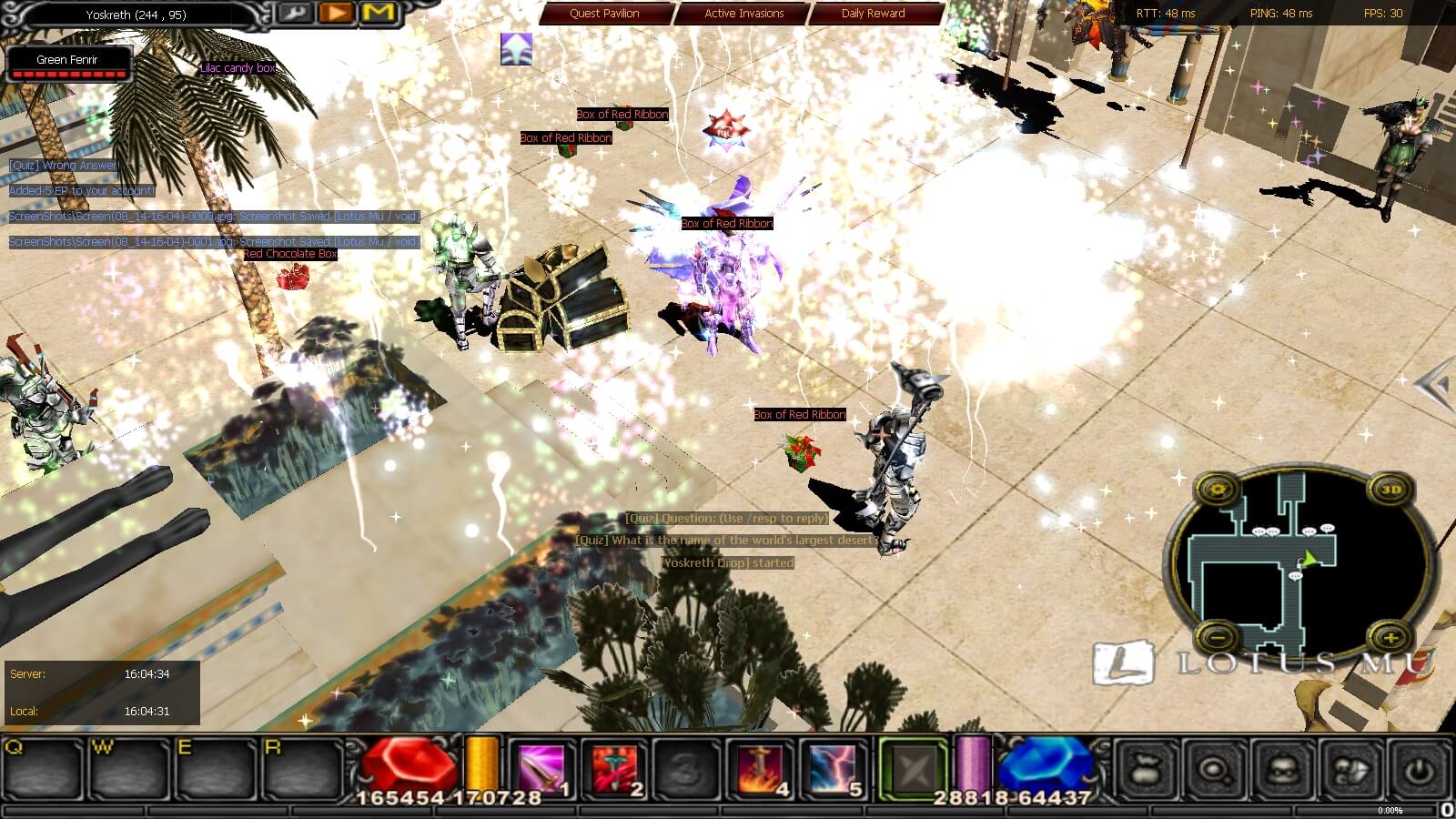Viewport: 1456px width, 819px height.
Task: Click the orange play icon in top bar
Action: click(336, 13)
